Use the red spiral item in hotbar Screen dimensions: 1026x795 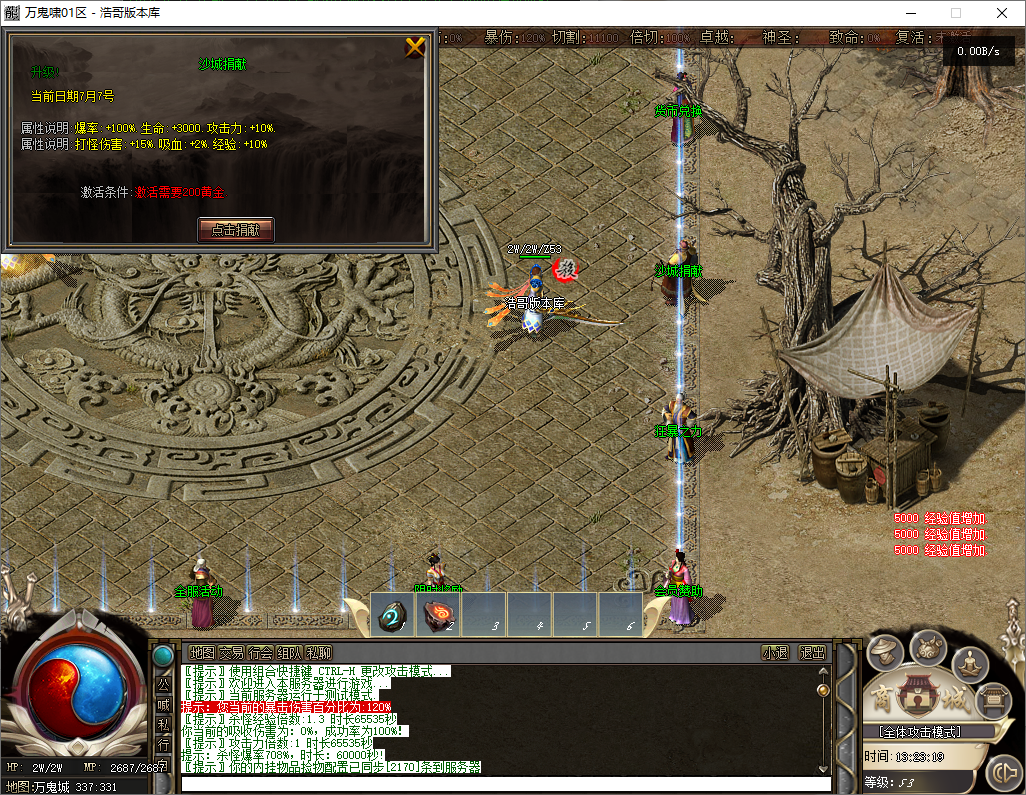tap(439, 615)
